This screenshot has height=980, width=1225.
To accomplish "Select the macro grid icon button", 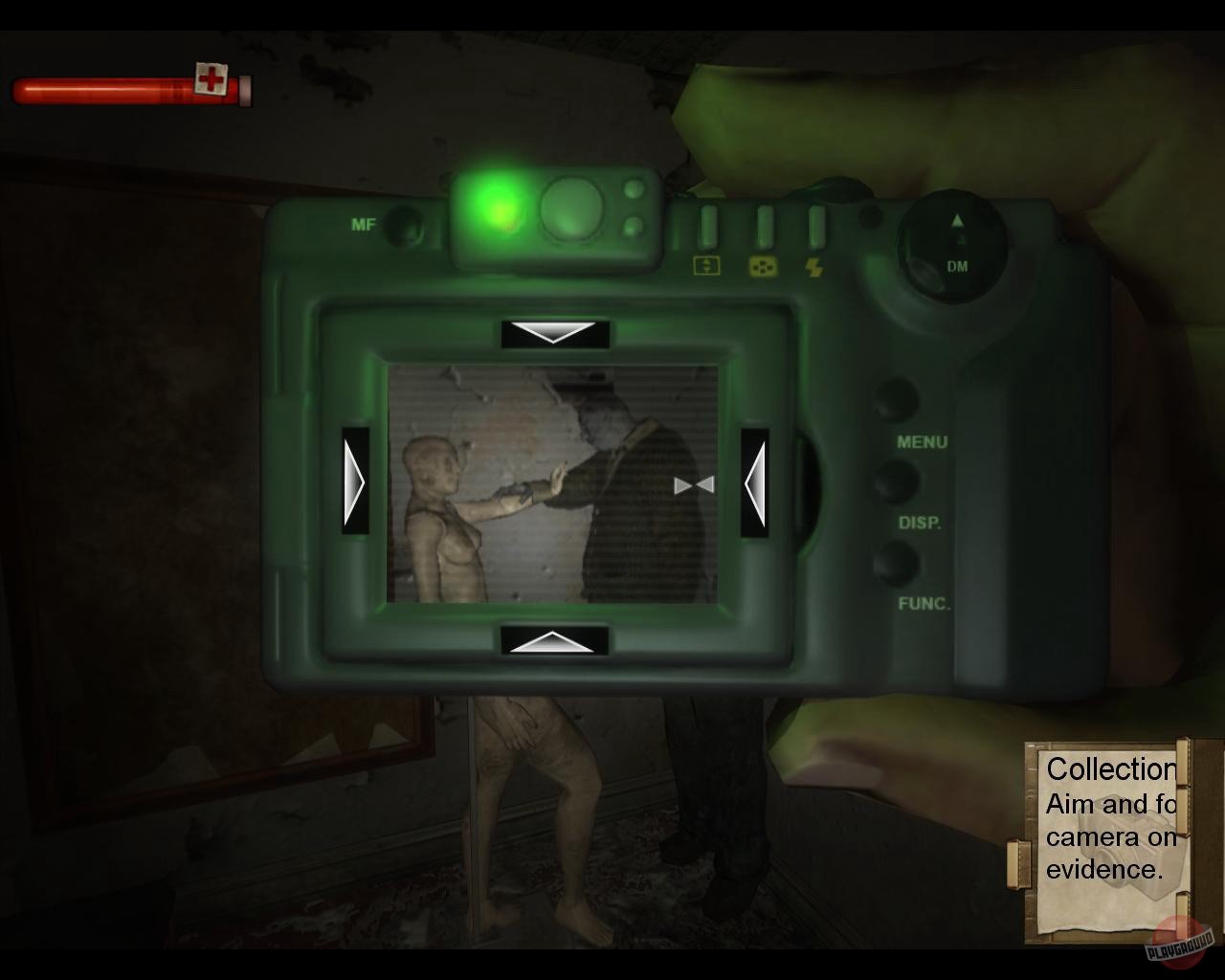I will (763, 268).
